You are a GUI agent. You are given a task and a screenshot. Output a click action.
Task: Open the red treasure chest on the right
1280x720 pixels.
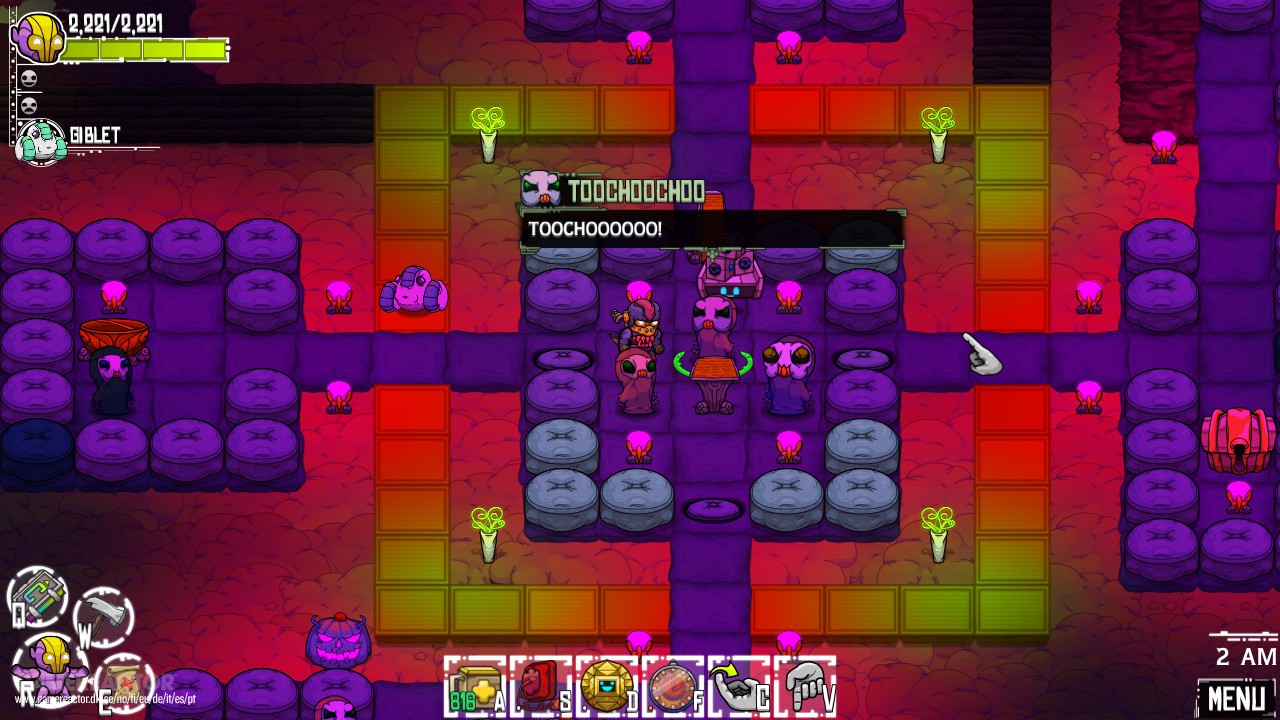click(x=1238, y=440)
